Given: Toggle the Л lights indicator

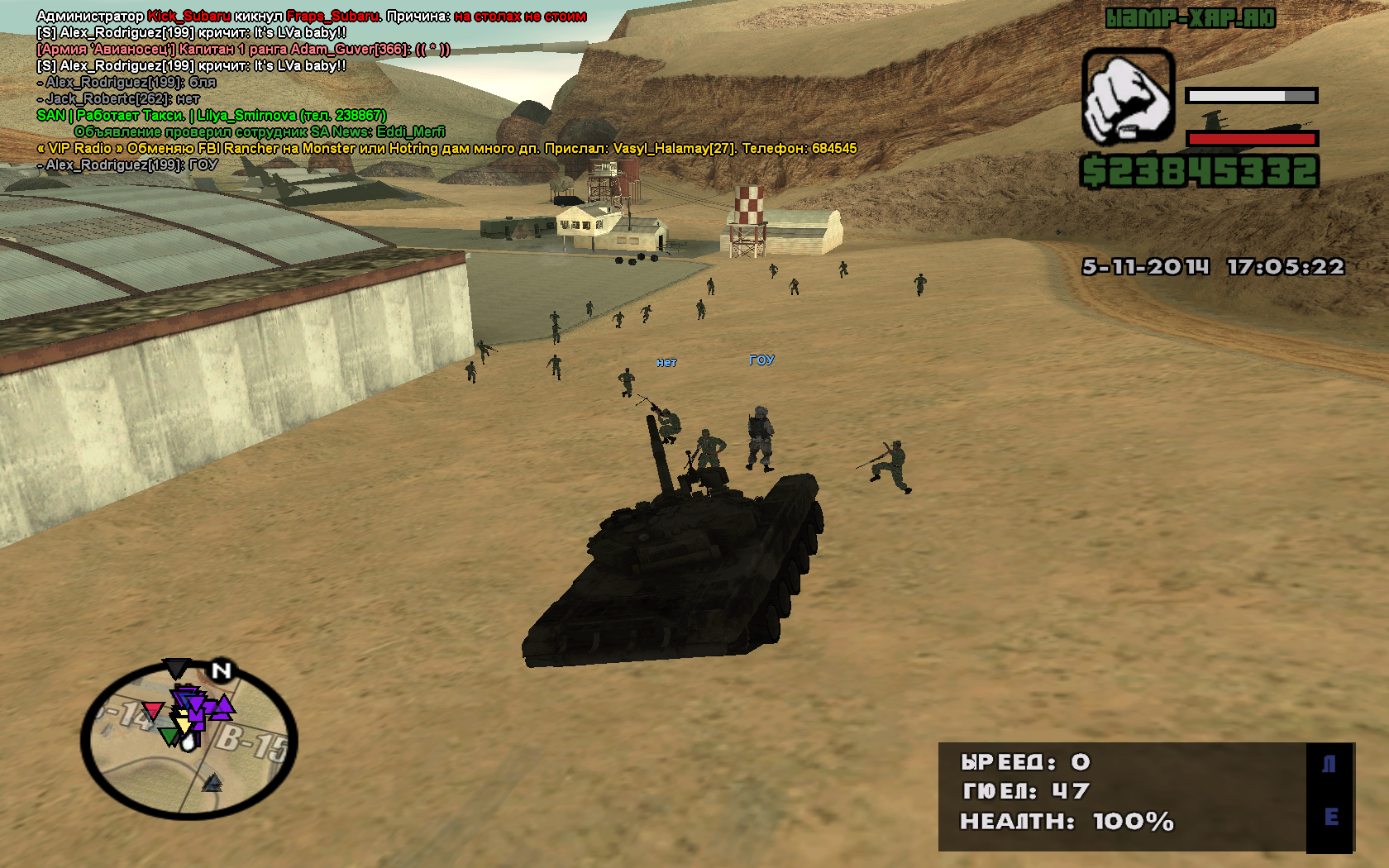Looking at the screenshot, I should (x=1329, y=764).
